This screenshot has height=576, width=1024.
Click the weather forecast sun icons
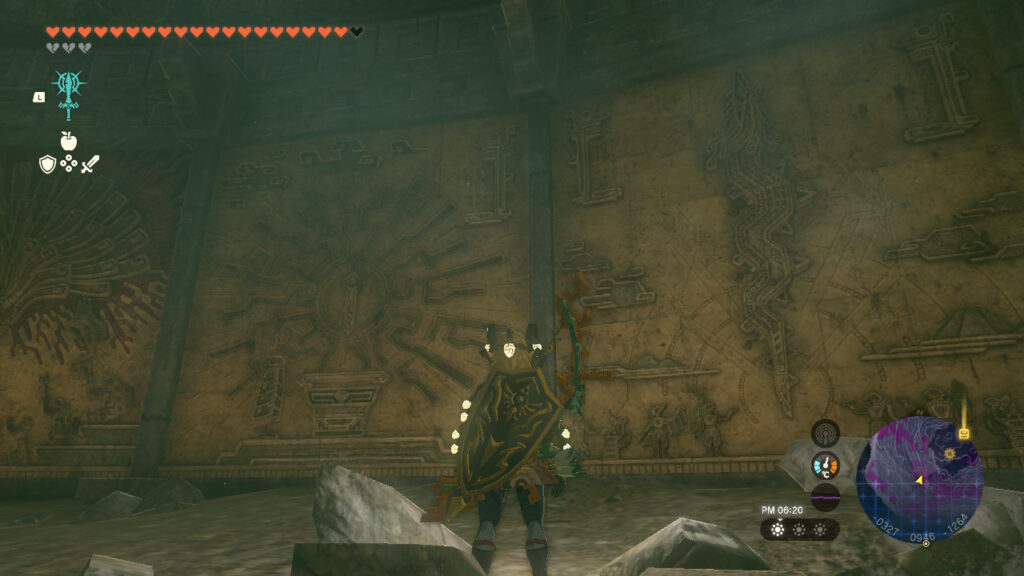point(799,530)
